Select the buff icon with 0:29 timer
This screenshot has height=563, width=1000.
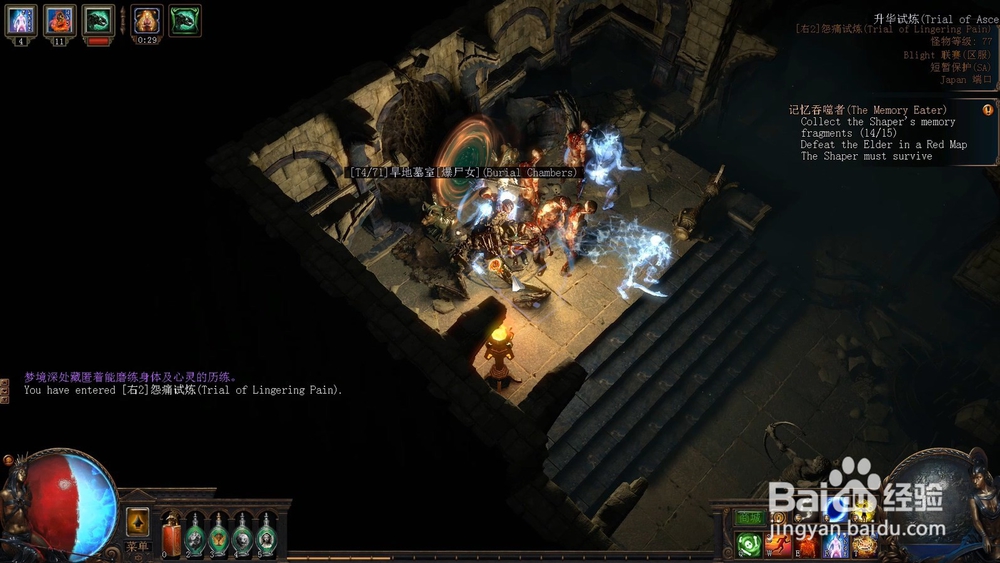(147, 19)
